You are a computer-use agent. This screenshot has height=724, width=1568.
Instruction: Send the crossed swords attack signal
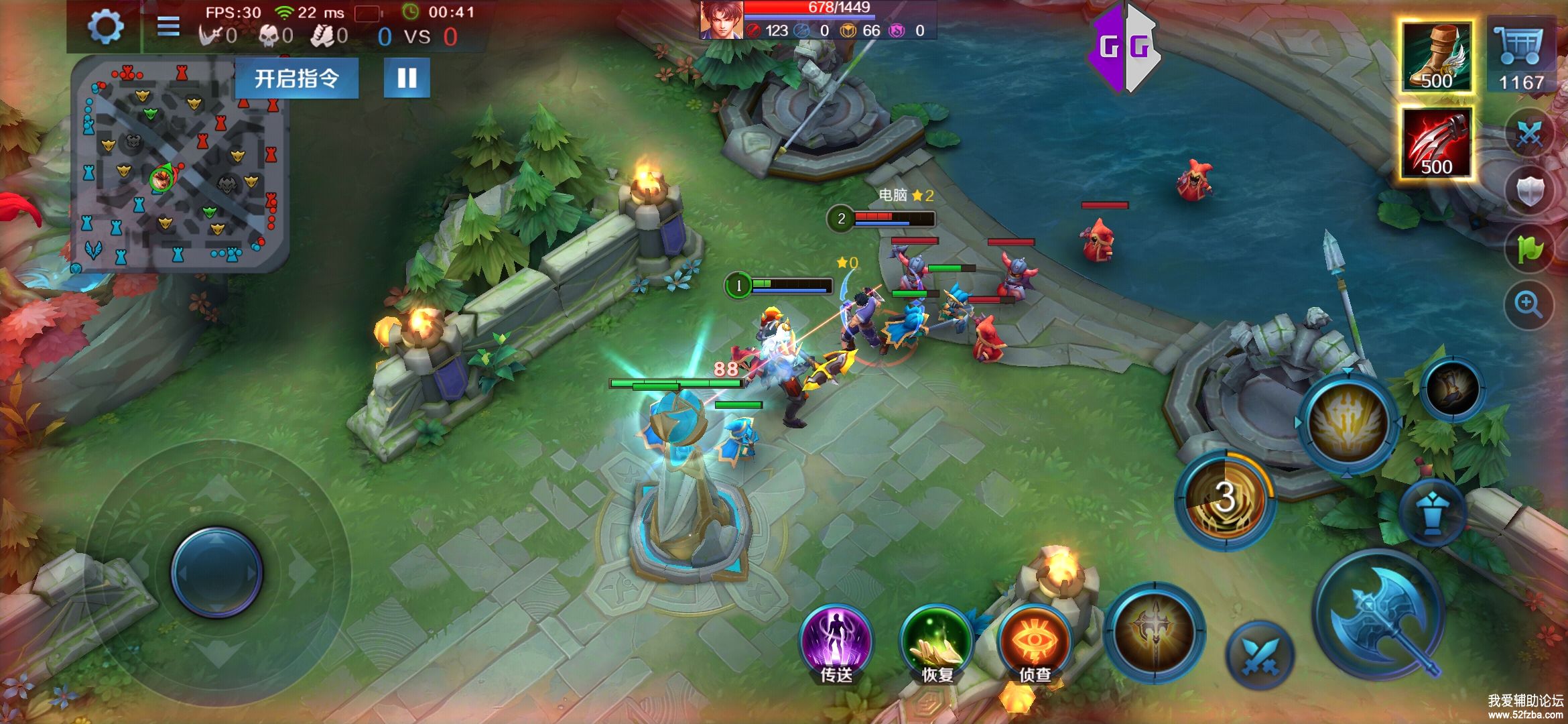coord(1530,134)
